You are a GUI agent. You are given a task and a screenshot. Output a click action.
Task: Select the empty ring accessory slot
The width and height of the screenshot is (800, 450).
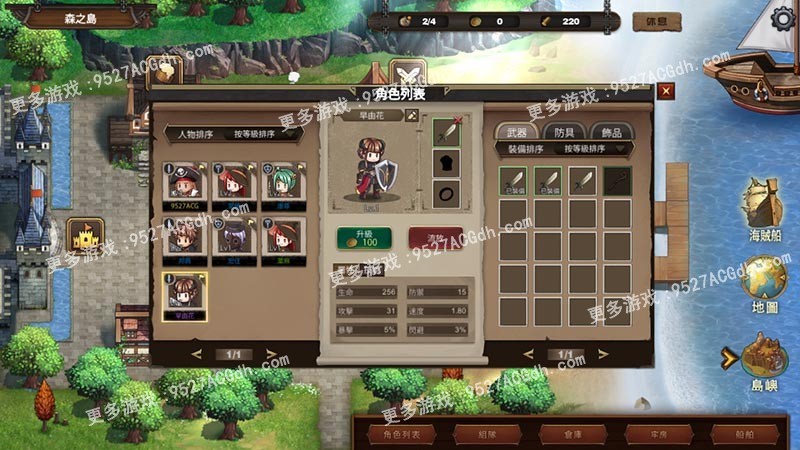[x=446, y=192]
